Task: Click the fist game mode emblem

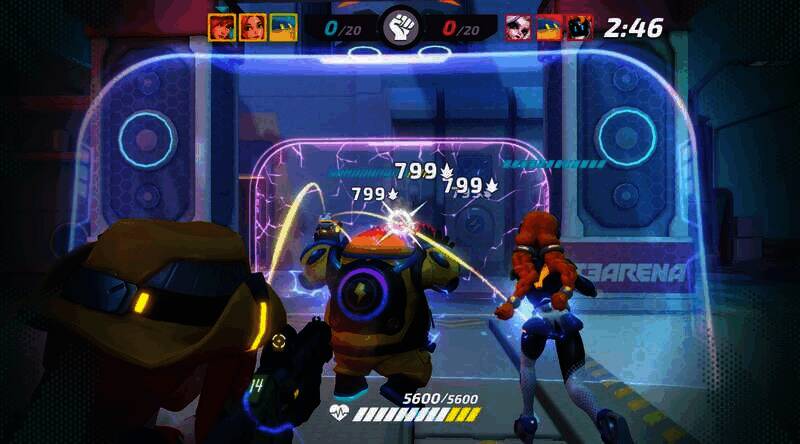Action: pyautogui.click(x=400, y=27)
